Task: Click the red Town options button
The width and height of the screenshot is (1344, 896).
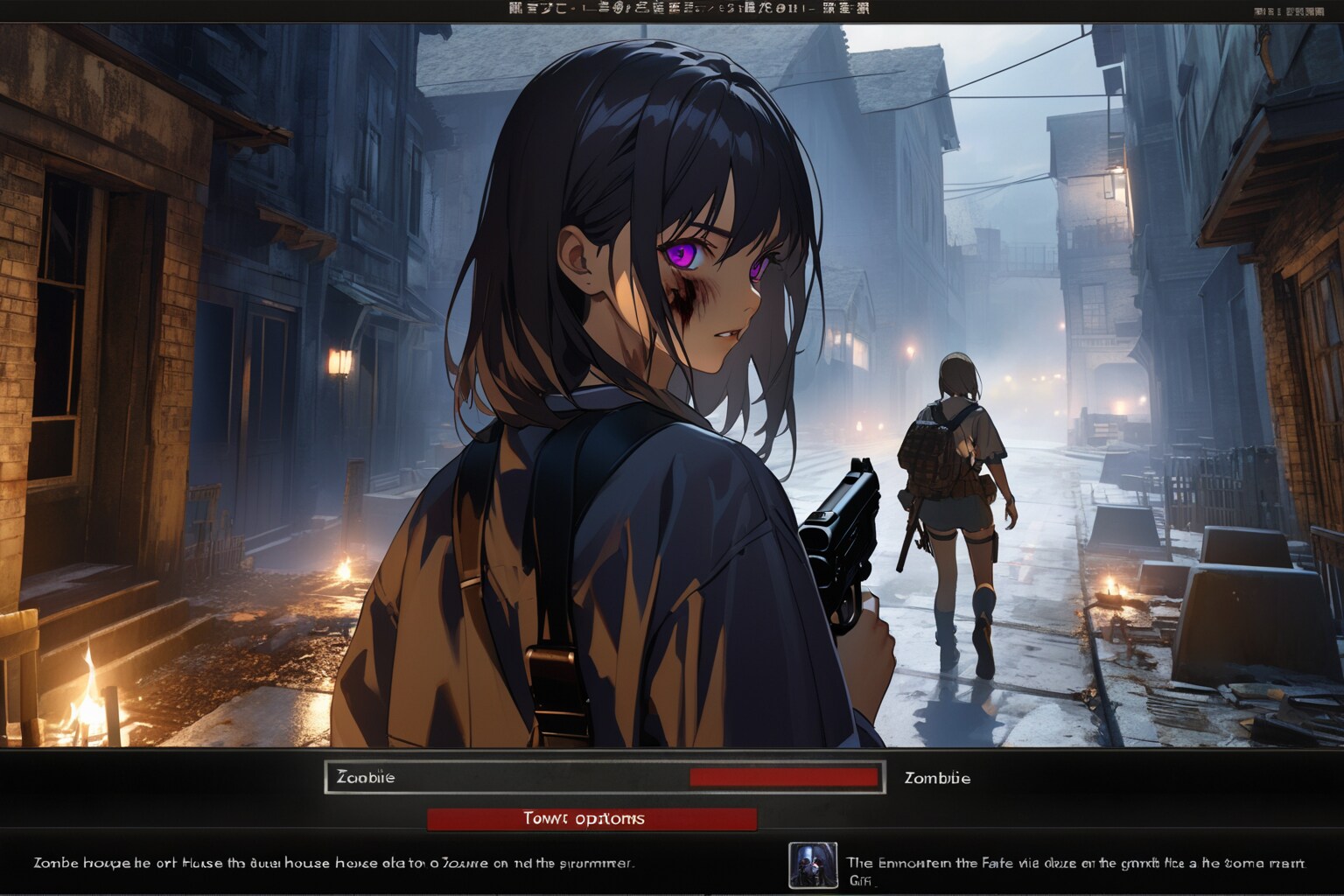Action: click(591, 819)
